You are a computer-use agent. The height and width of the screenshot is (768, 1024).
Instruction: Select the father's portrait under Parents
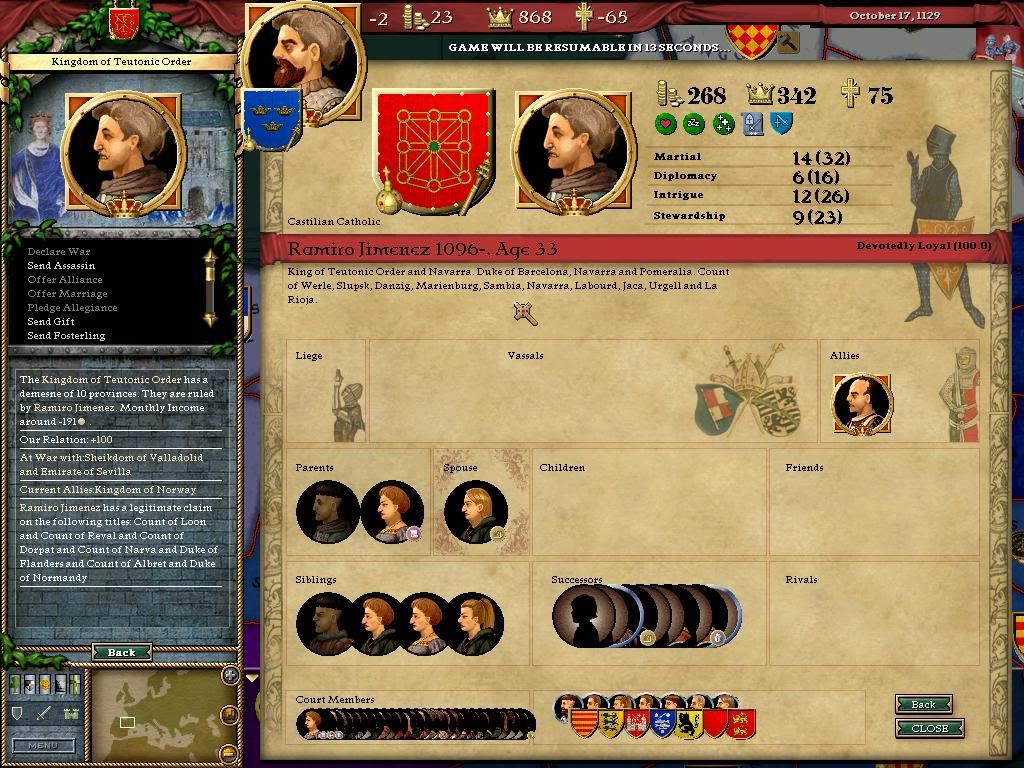(327, 513)
